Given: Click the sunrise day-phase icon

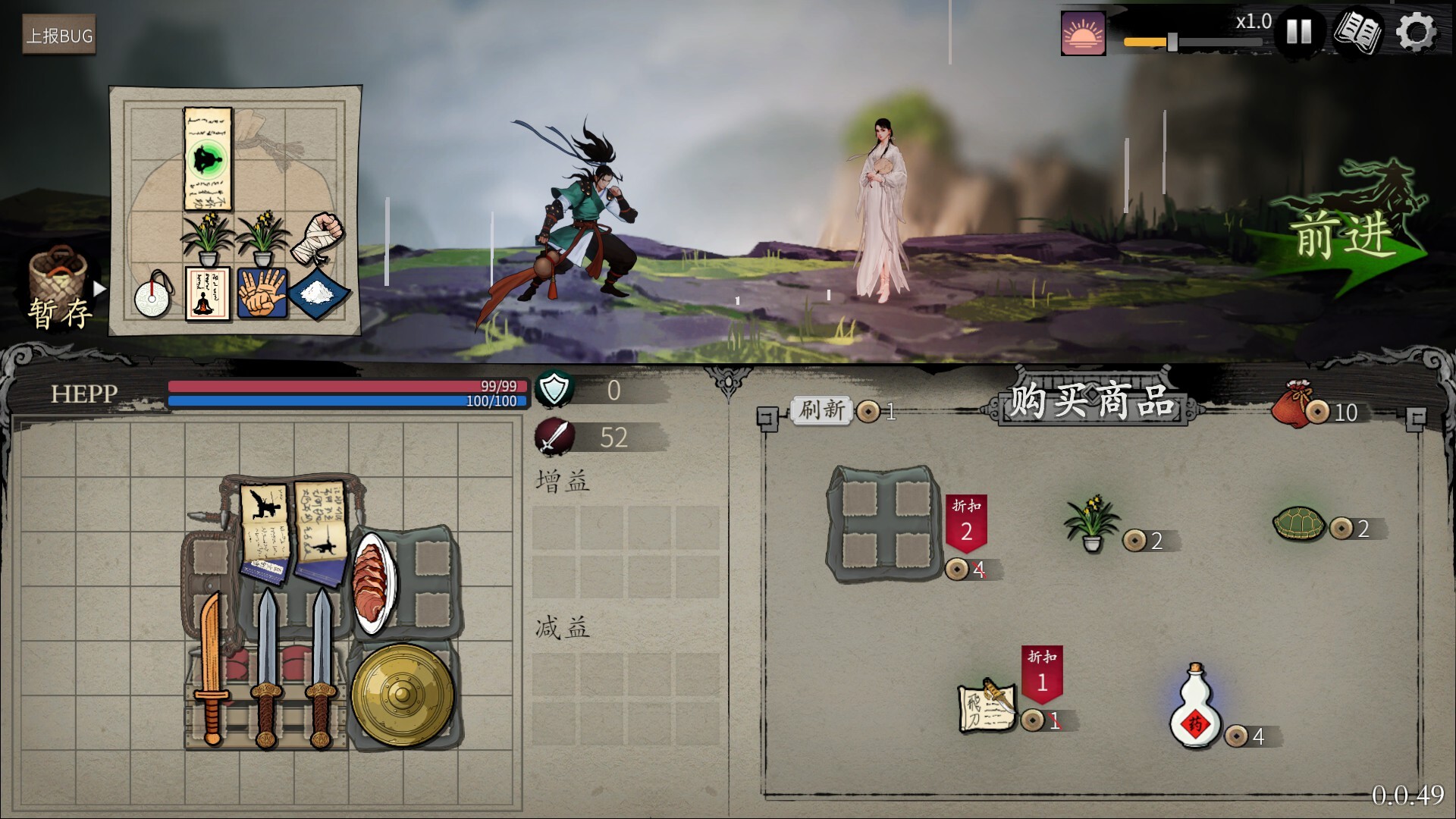Looking at the screenshot, I should pos(1083,33).
